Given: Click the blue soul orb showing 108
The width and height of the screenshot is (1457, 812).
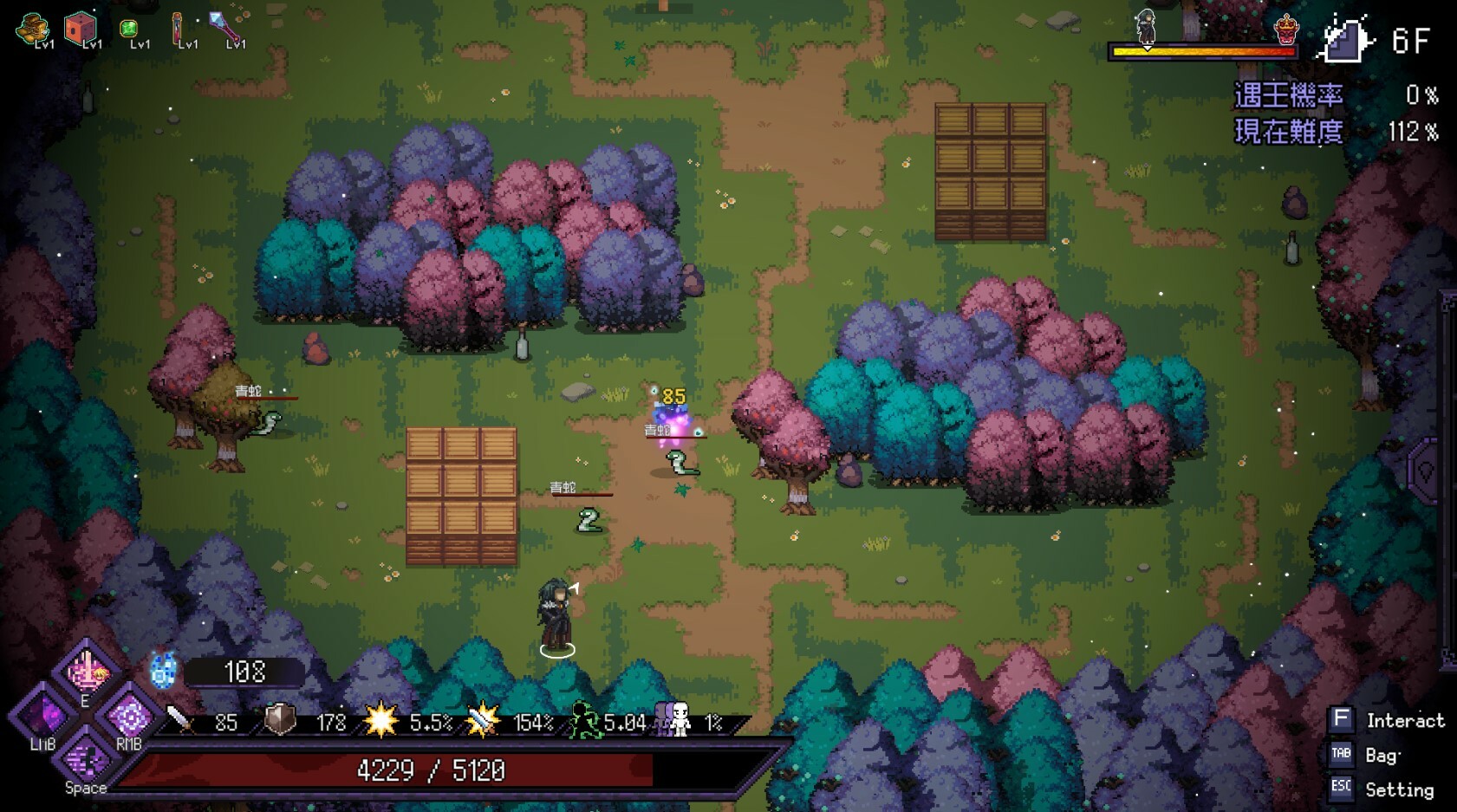Looking at the screenshot, I should tap(160, 670).
